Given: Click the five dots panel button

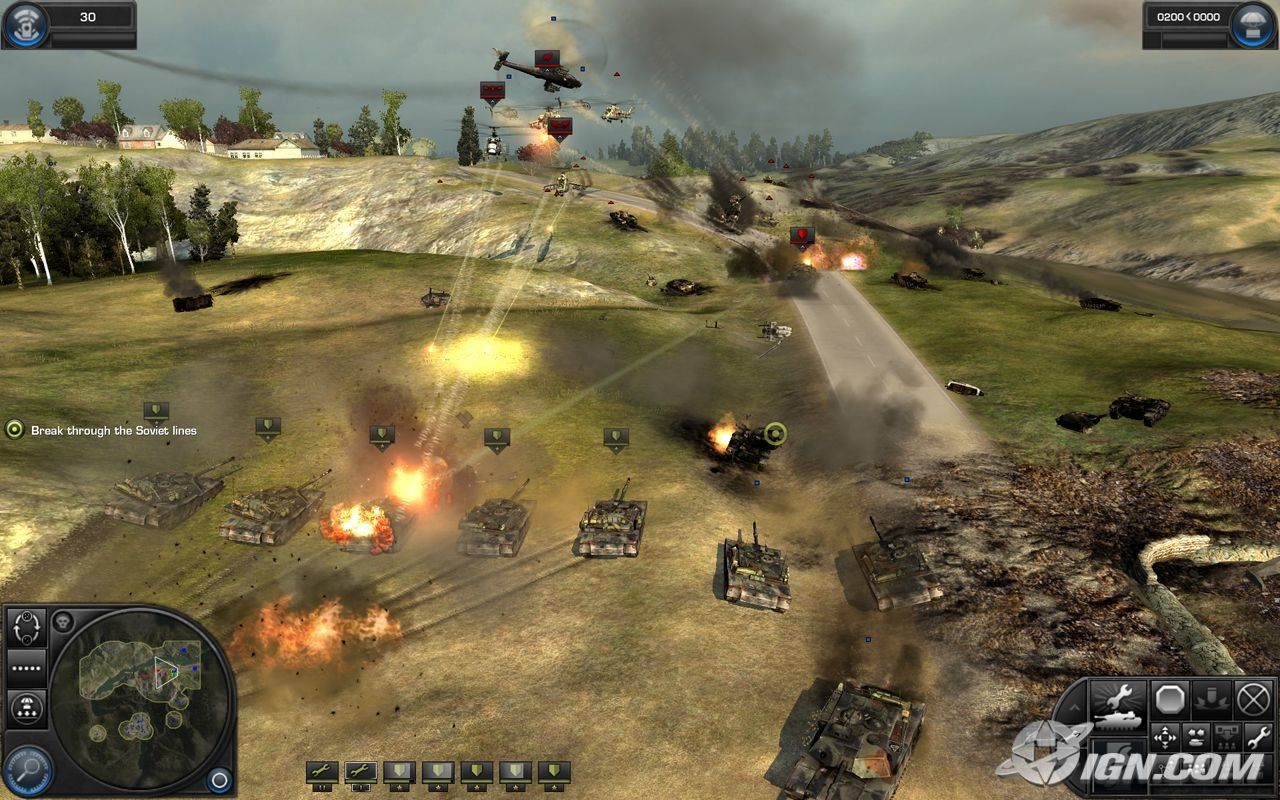Looking at the screenshot, I should 27,667.
